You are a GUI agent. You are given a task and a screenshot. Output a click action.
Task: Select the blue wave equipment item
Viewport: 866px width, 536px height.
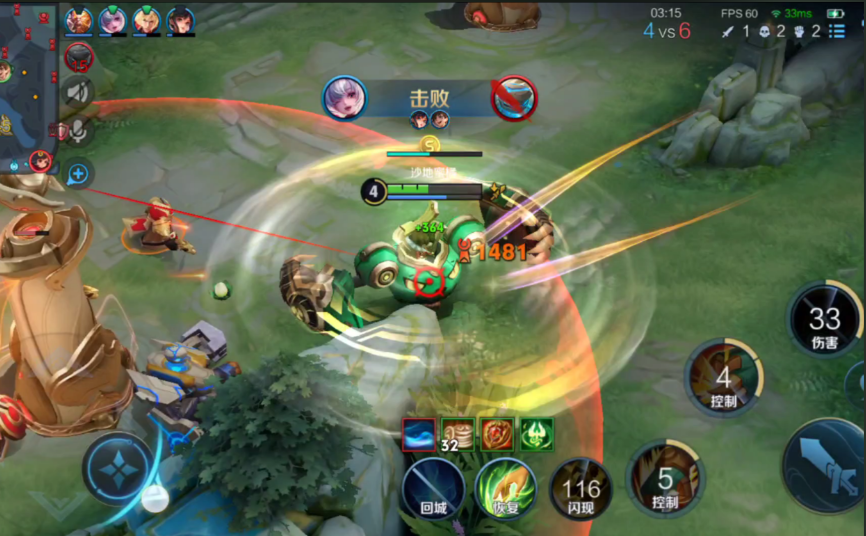tap(419, 434)
